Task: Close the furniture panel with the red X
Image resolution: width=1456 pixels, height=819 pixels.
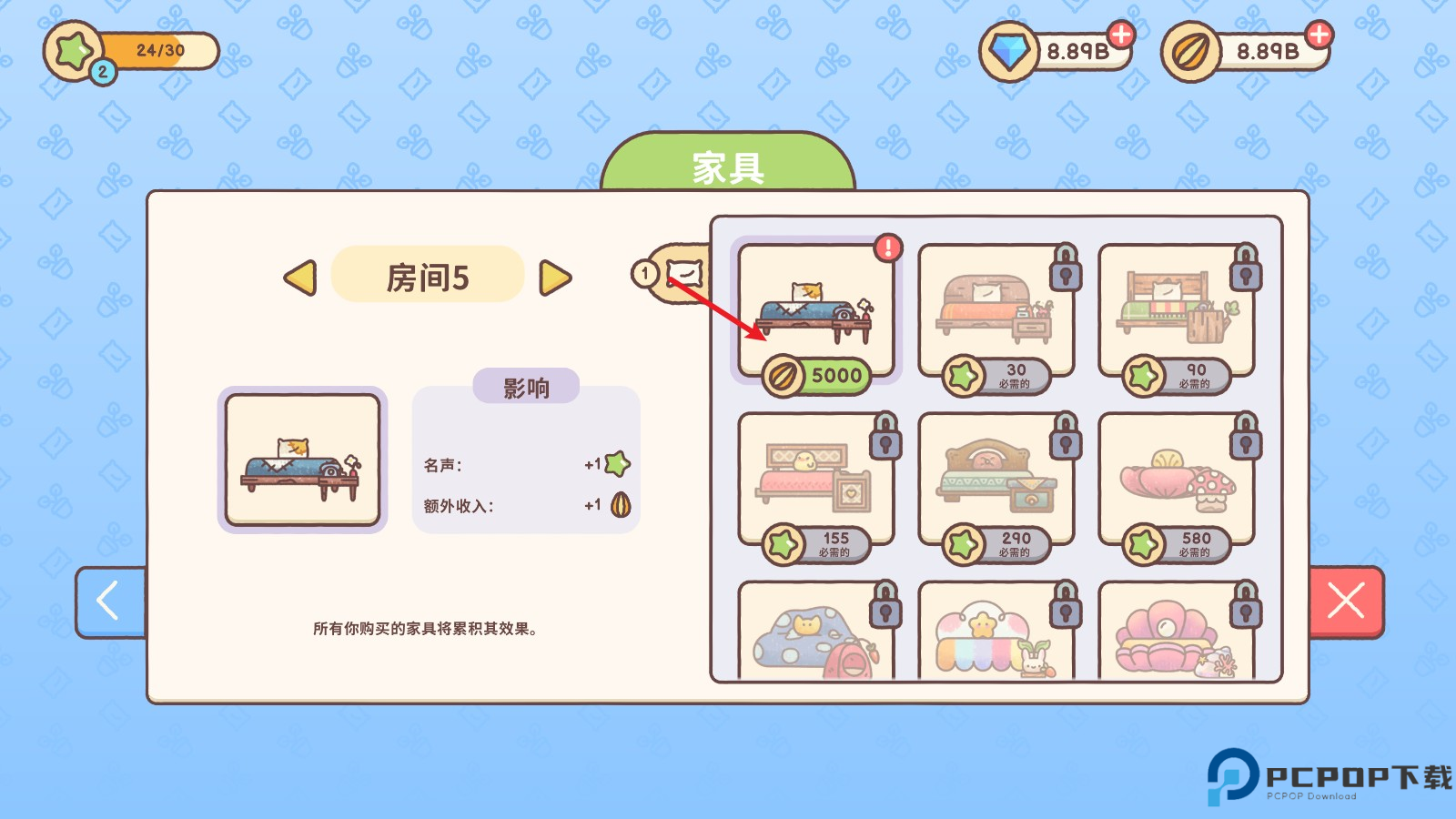Action: tap(1346, 602)
